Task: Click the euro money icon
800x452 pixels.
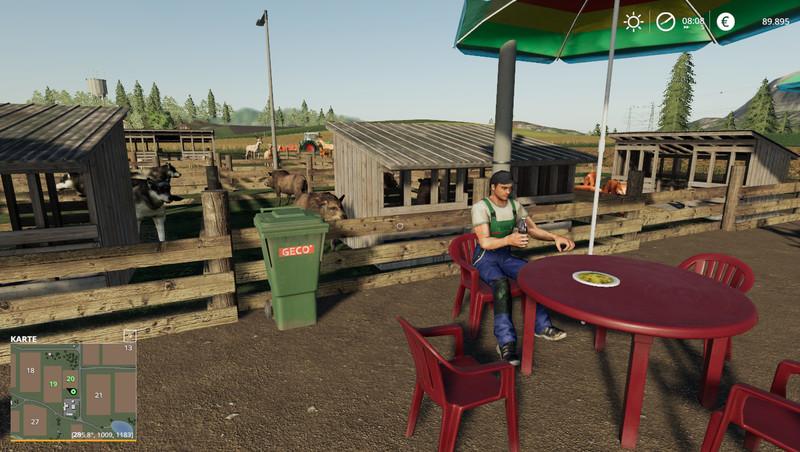Action: click(x=725, y=21)
